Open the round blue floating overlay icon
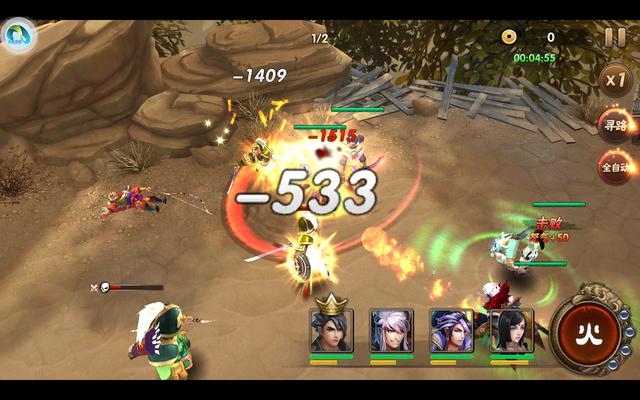 (18, 38)
